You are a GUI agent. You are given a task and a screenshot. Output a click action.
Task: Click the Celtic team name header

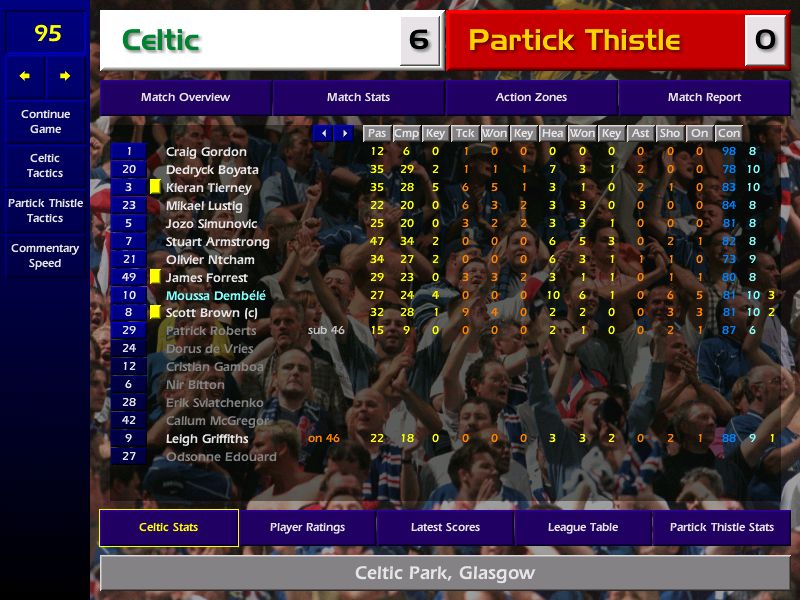tap(250, 41)
